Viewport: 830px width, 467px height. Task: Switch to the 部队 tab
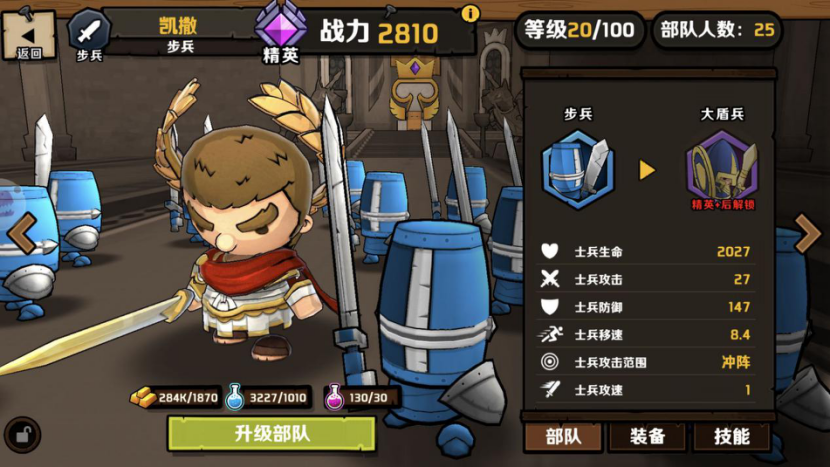tap(563, 436)
